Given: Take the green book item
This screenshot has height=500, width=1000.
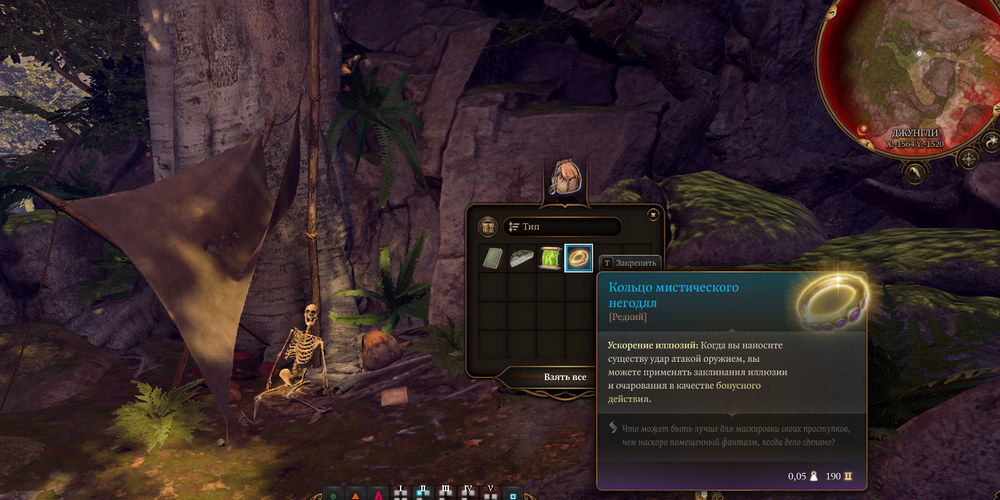Looking at the screenshot, I should click(493, 258).
